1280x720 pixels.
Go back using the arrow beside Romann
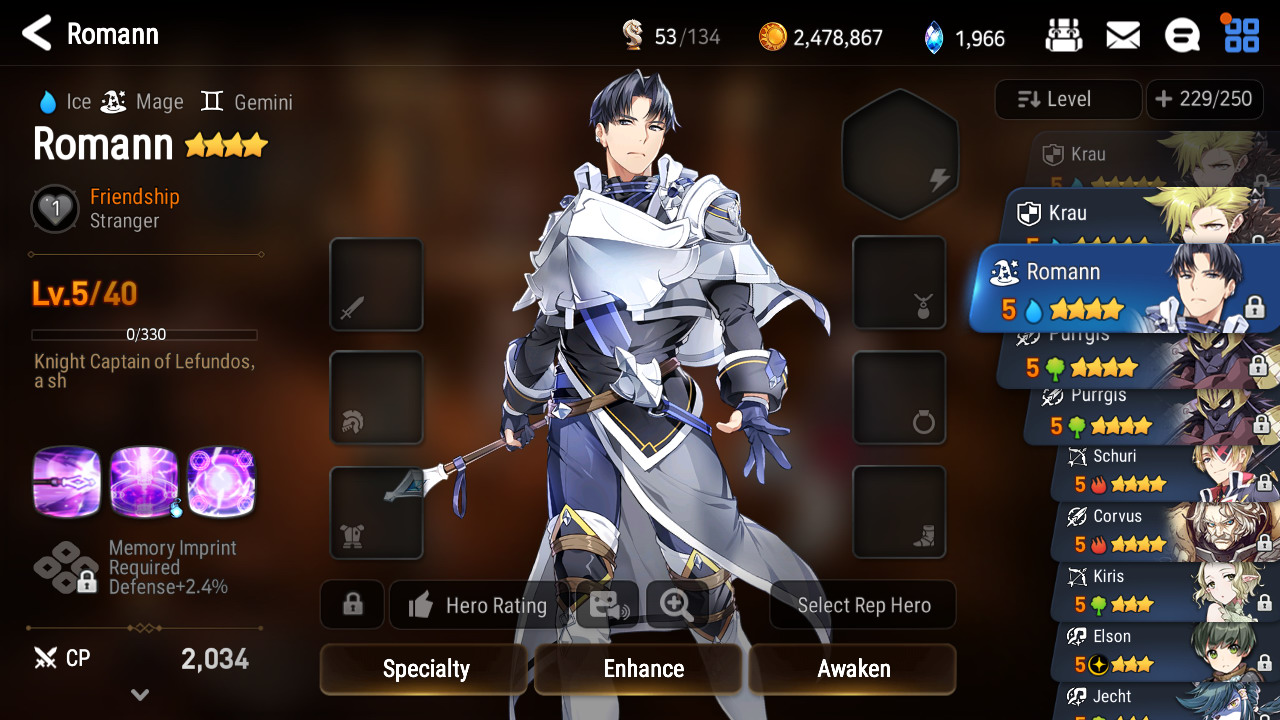(x=37, y=34)
